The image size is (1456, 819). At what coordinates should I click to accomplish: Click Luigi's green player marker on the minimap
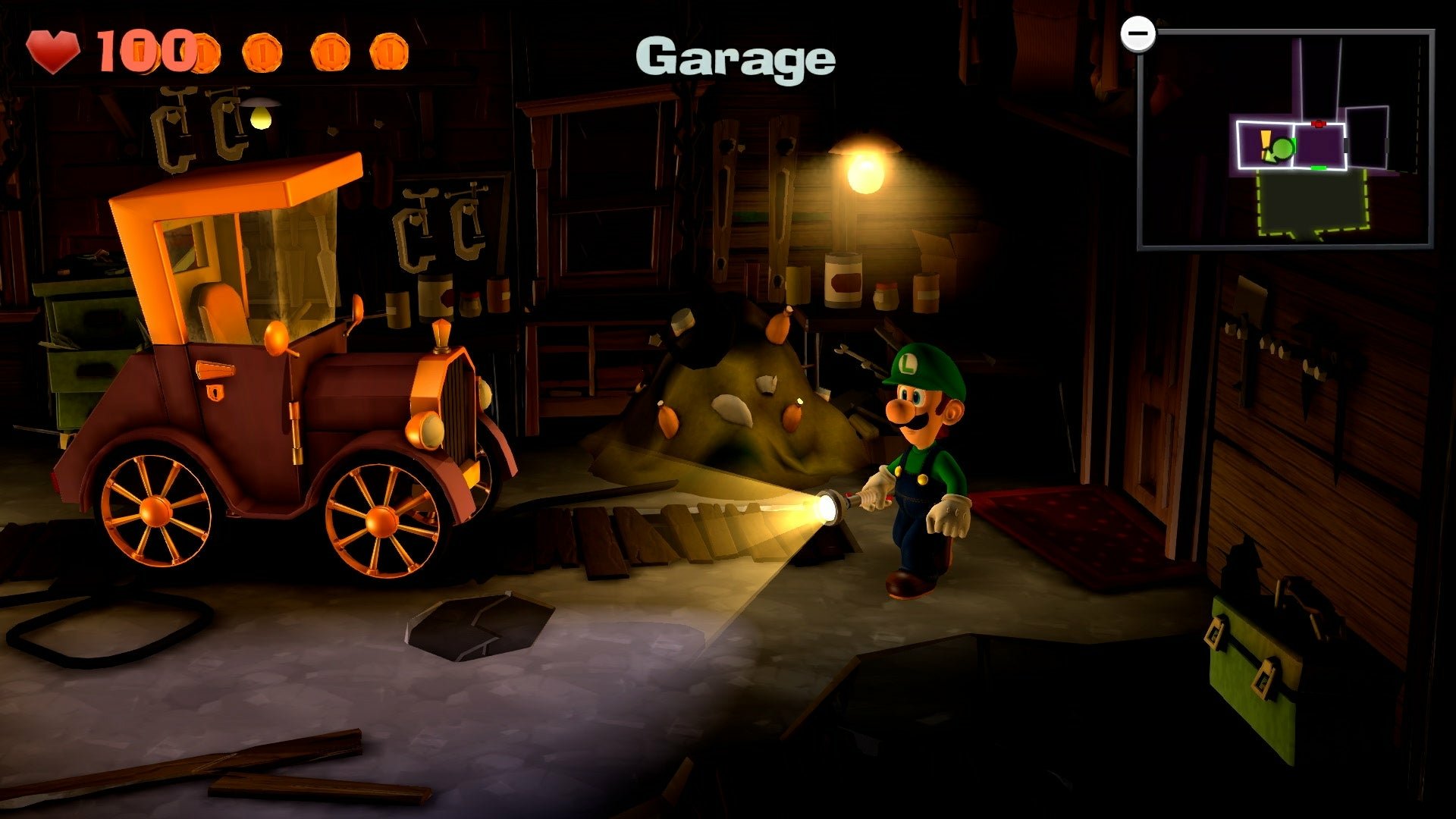(1282, 148)
